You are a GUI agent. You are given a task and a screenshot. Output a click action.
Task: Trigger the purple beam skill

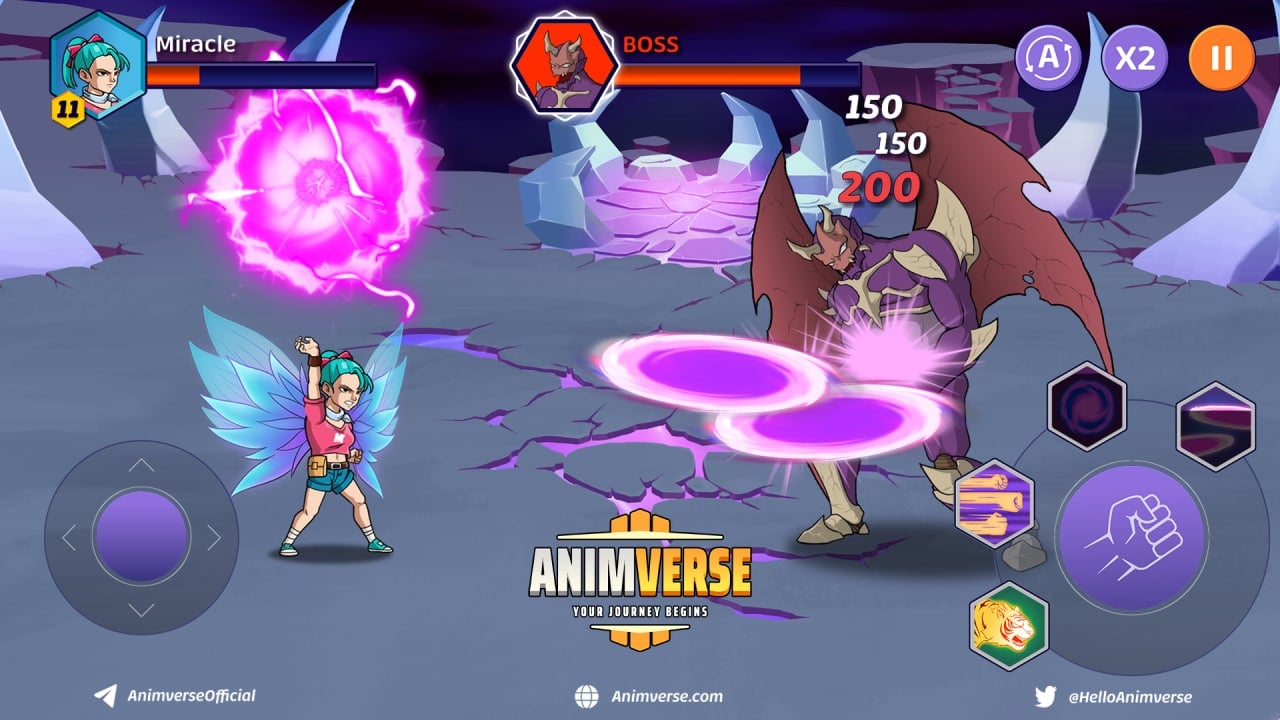click(1215, 426)
